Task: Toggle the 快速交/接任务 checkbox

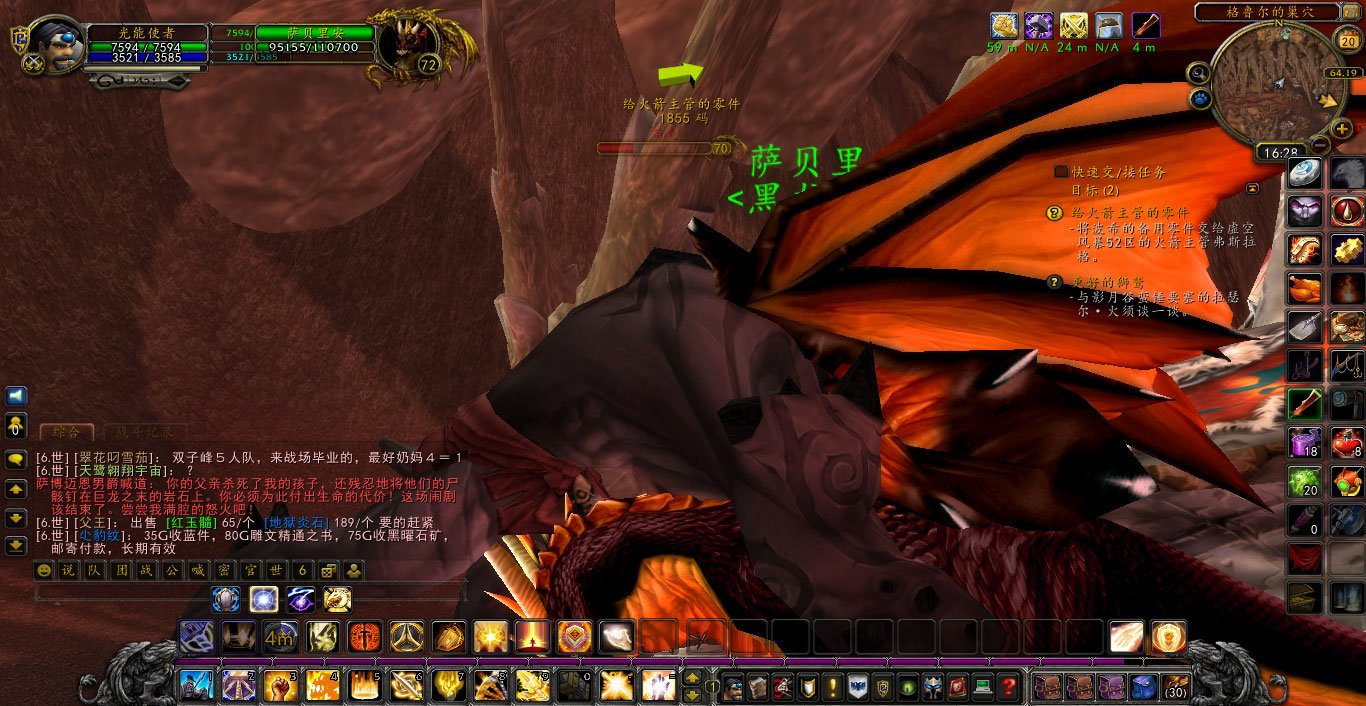Action: (1061, 172)
